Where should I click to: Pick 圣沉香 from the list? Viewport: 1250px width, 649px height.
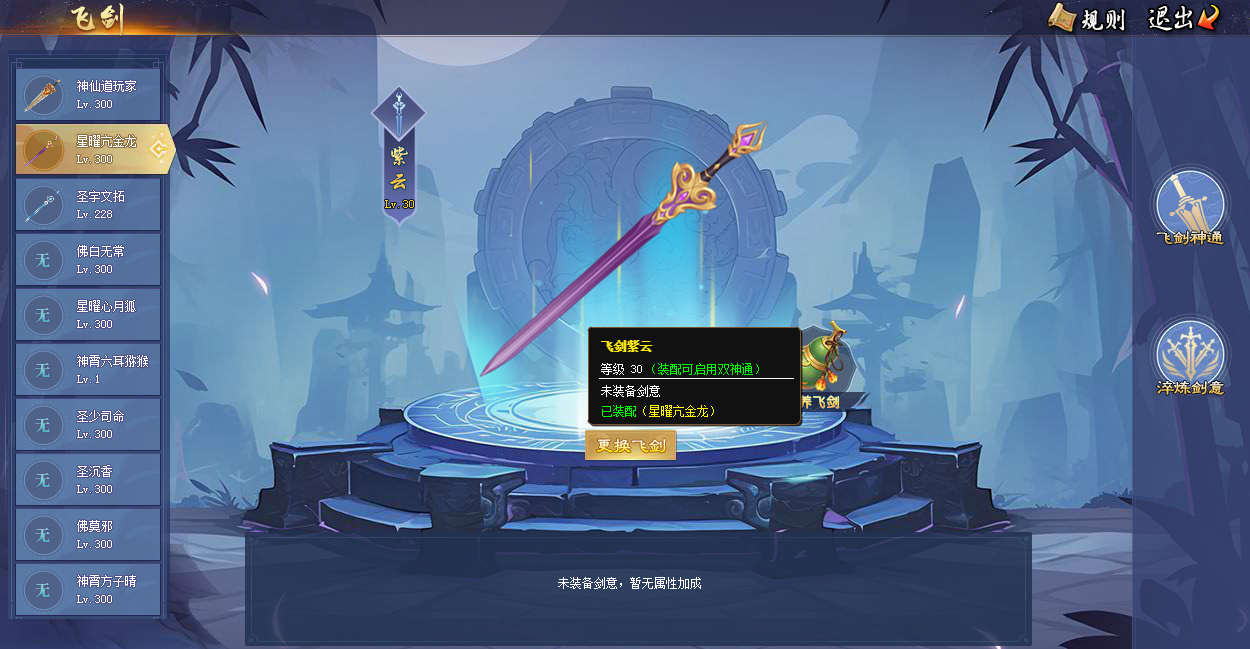click(x=88, y=480)
